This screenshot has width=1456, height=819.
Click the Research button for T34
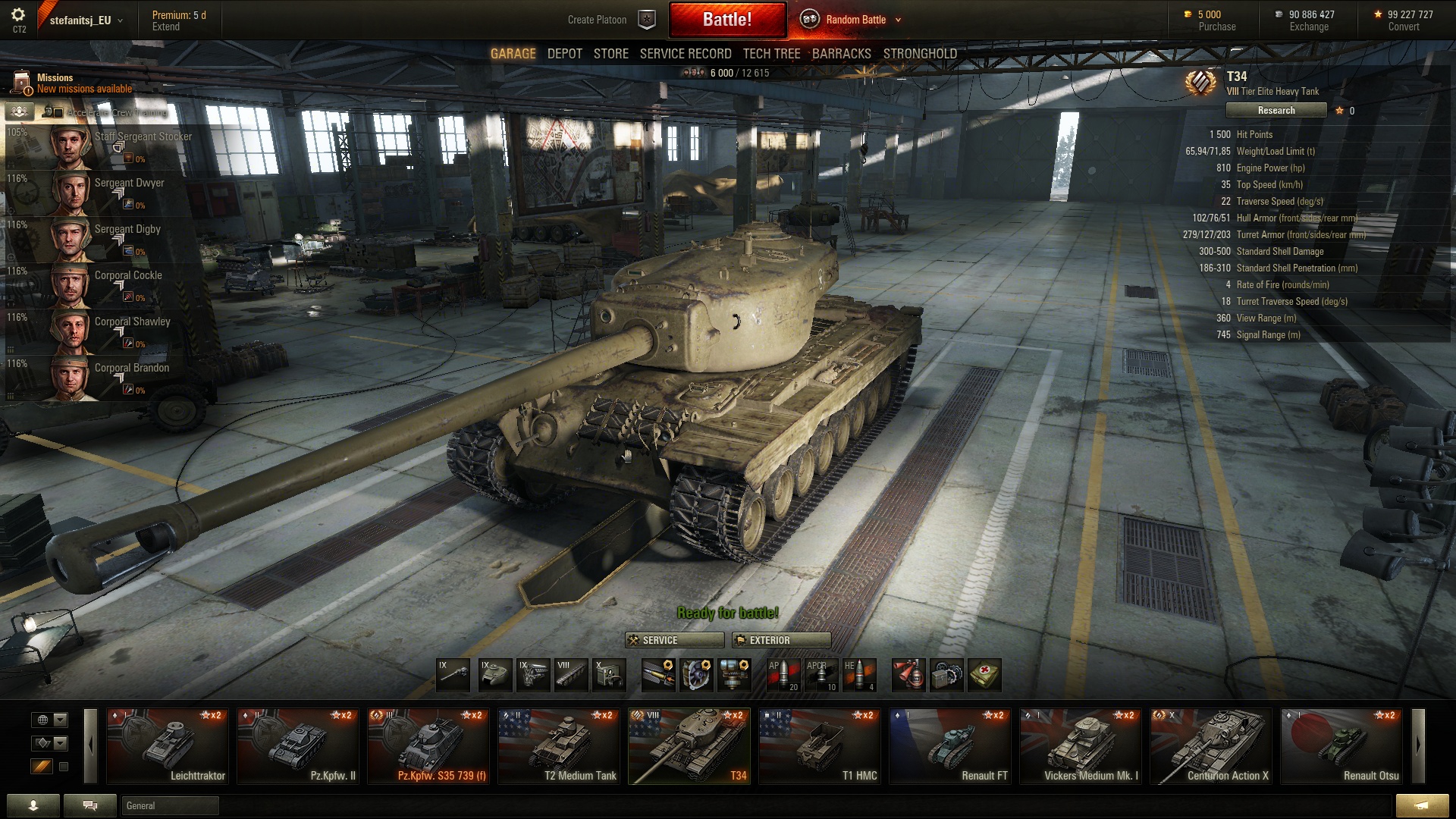1276,111
